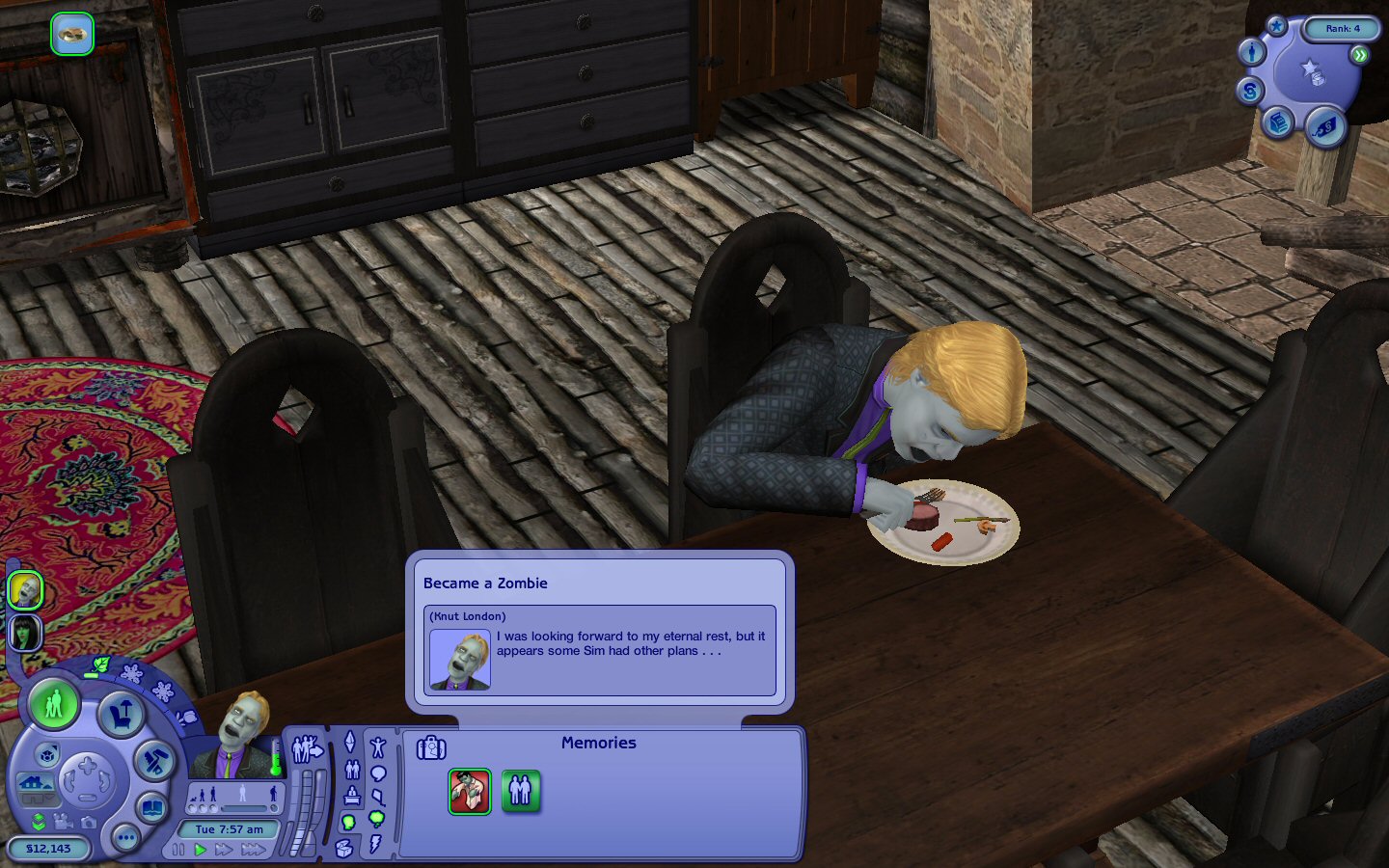Pause the game
This screenshot has width=1389, height=868.
(x=178, y=850)
